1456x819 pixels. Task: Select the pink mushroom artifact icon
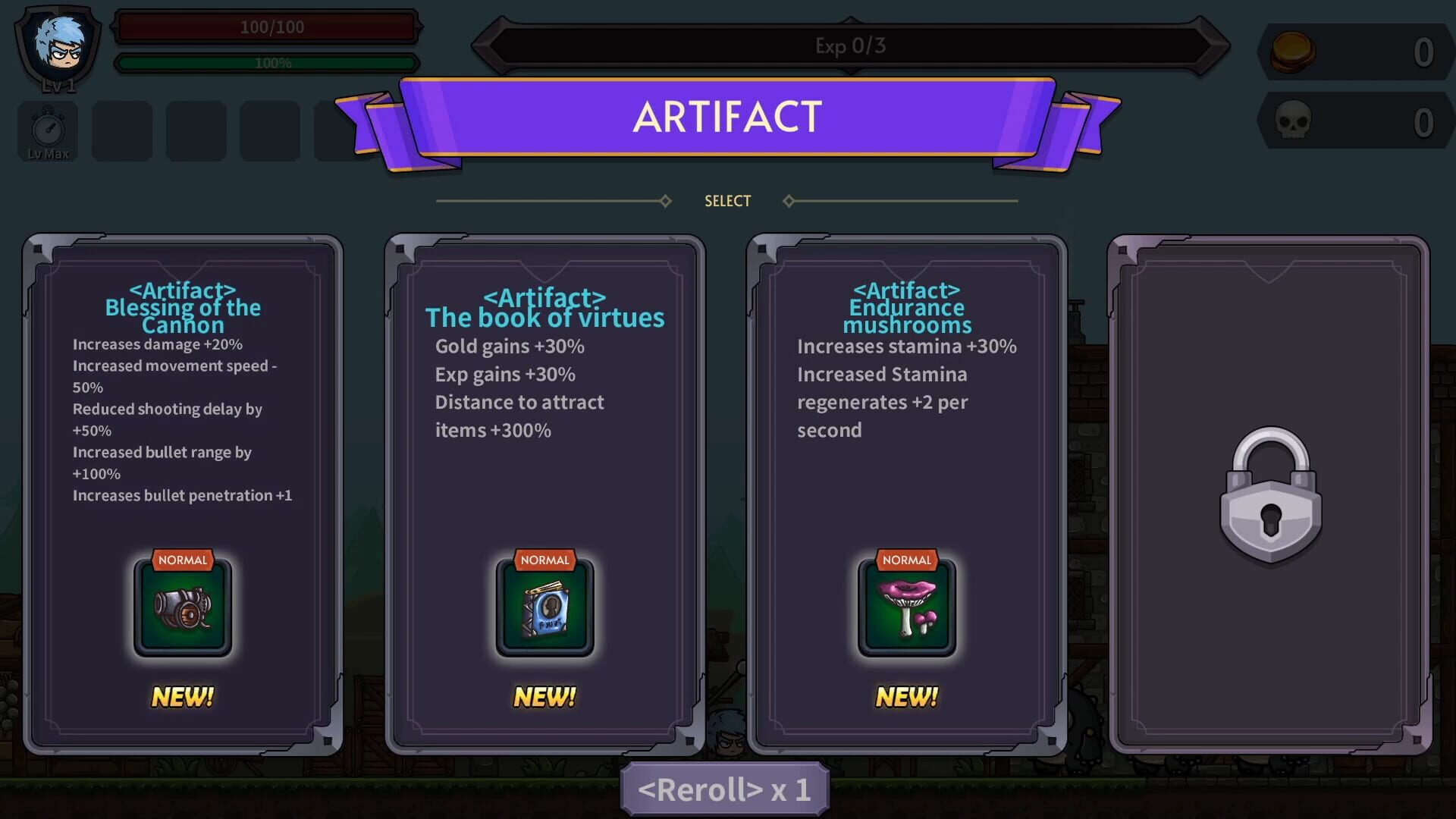pos(907,608)
